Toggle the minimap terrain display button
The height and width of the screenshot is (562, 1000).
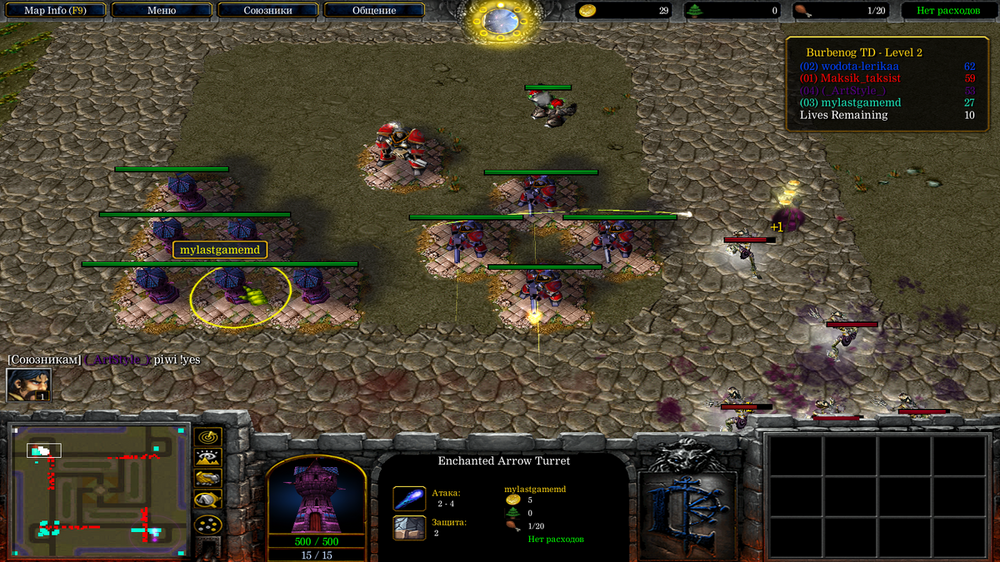208,459
